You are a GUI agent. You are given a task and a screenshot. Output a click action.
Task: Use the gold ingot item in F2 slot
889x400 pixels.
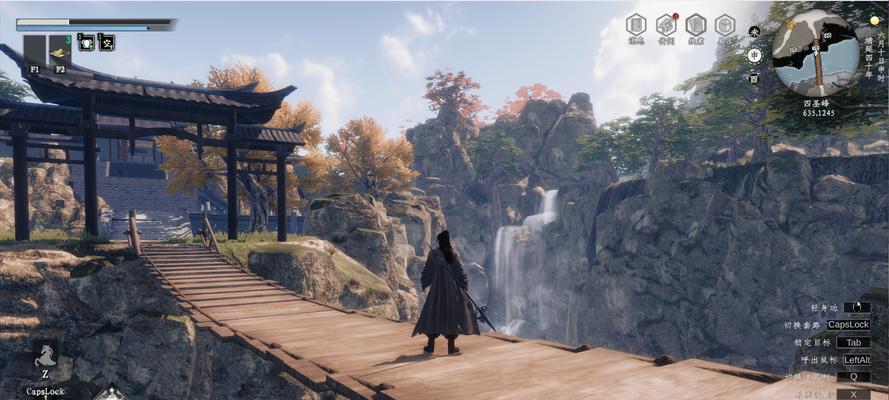(x=60, y=50)
